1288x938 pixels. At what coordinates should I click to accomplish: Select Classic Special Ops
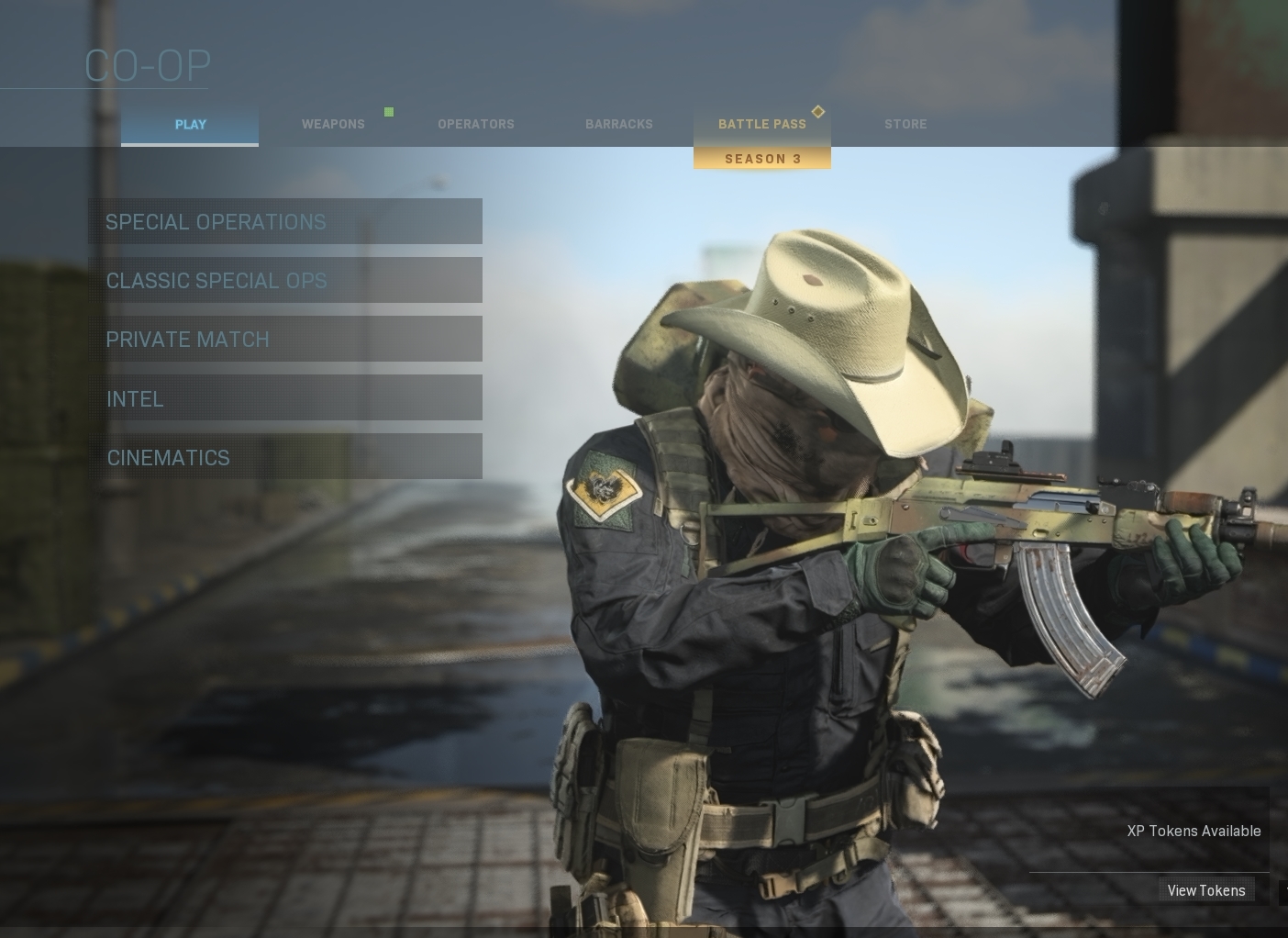[284, 281]
